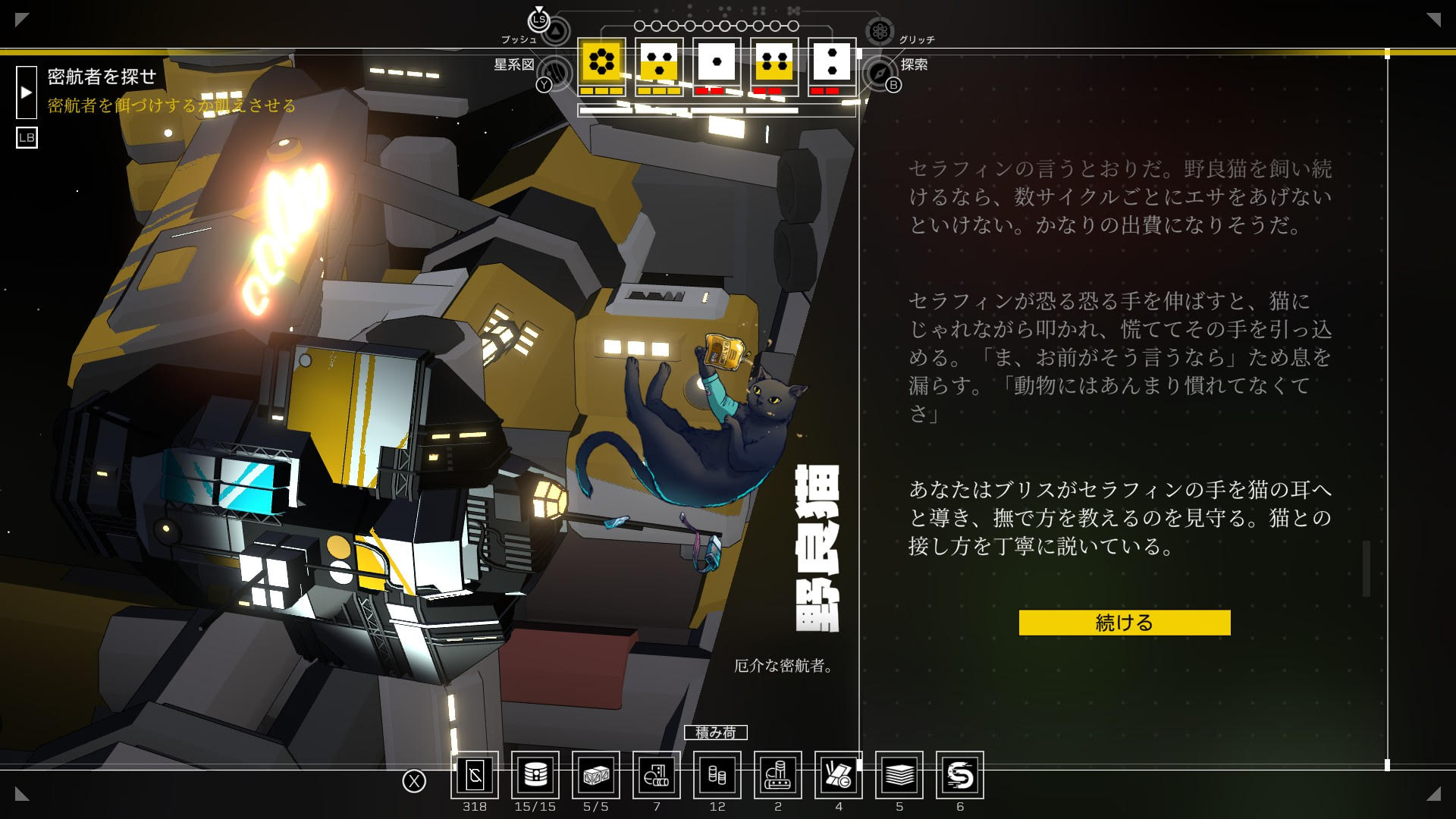Activate the 探索 compass icon
Image resolution: width=1456 pixels, height=819 pixels.
(878, 73)
